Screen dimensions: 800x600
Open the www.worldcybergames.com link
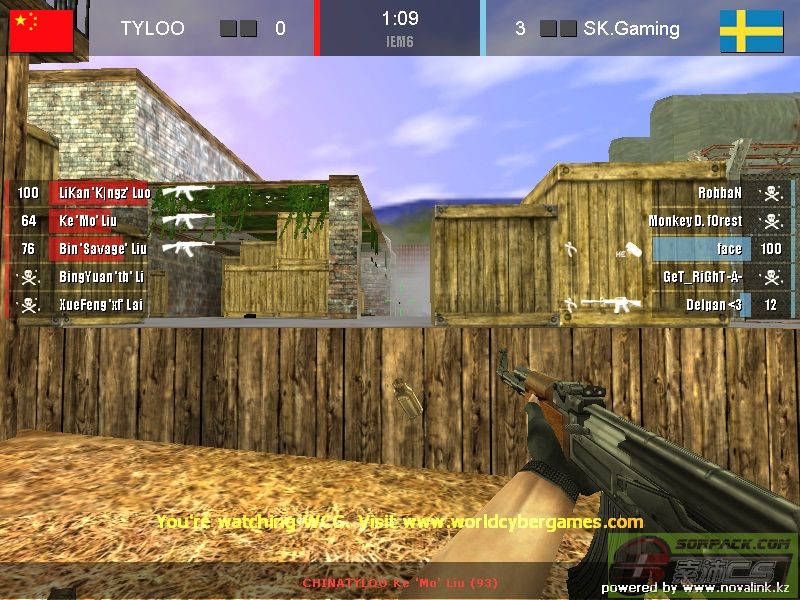pyautogui.click(x=523, y=521)
